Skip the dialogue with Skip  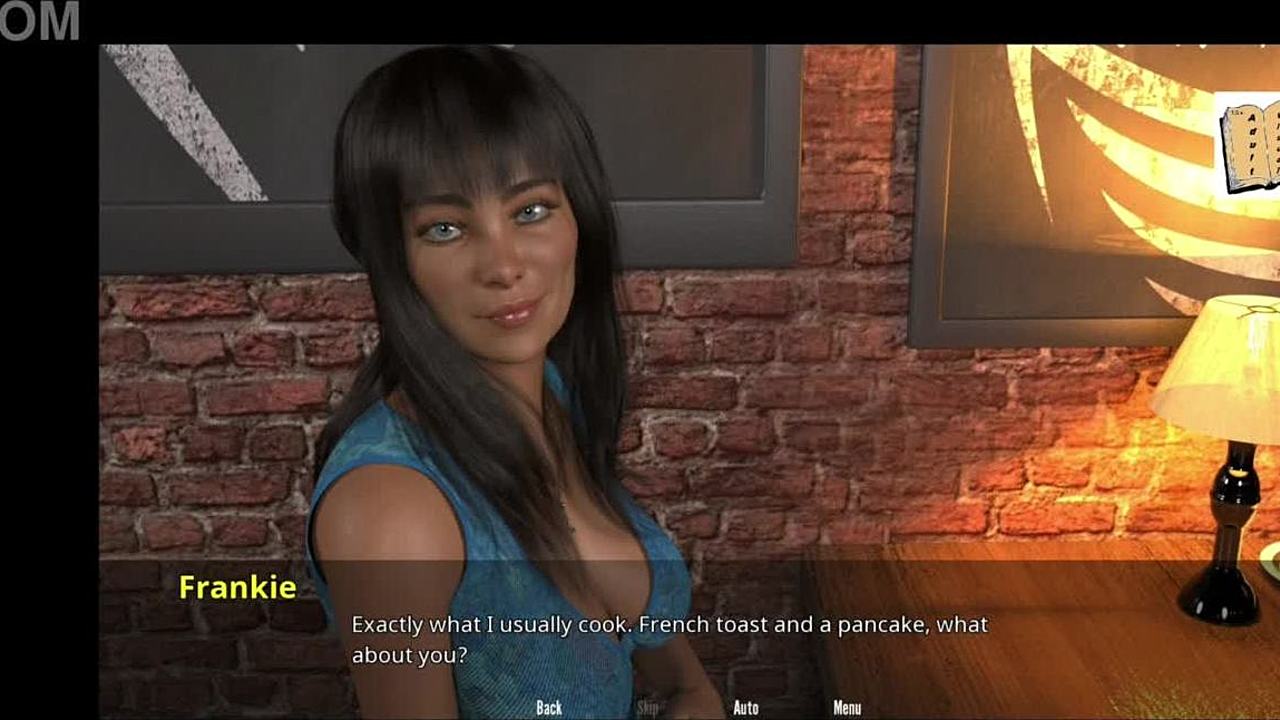pyautogui.click(x=648, y=708)
